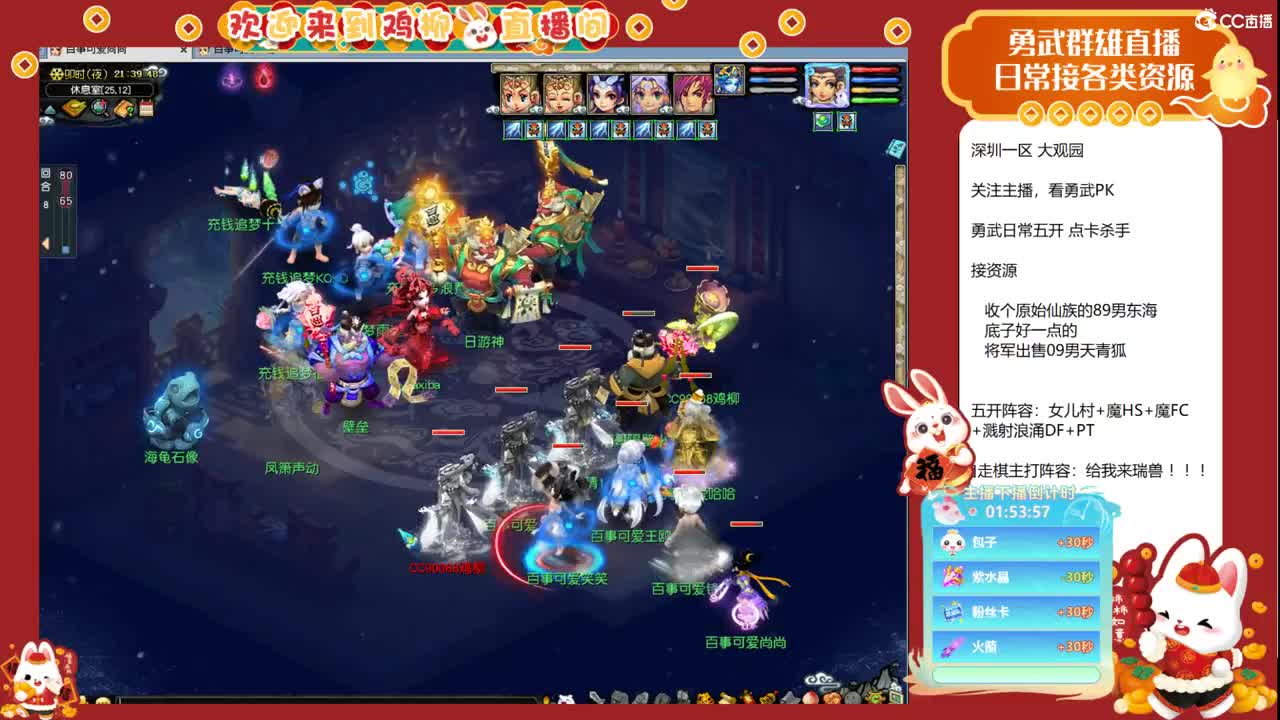The image size is (1280, 720).
Task: Click the blue summoned pet portrait beside party avatars
Action: (x=729, y=81)
